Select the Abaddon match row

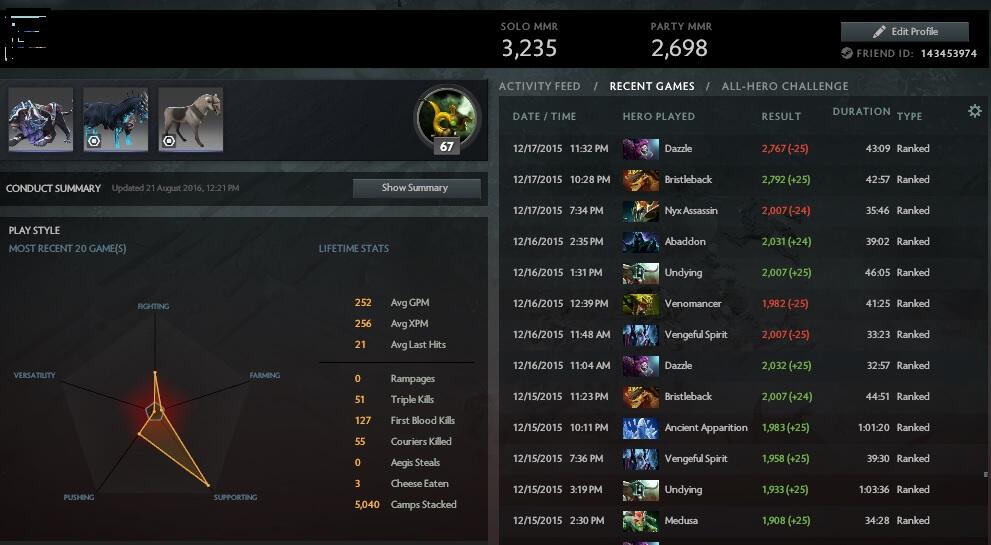[x=740, y=242]
